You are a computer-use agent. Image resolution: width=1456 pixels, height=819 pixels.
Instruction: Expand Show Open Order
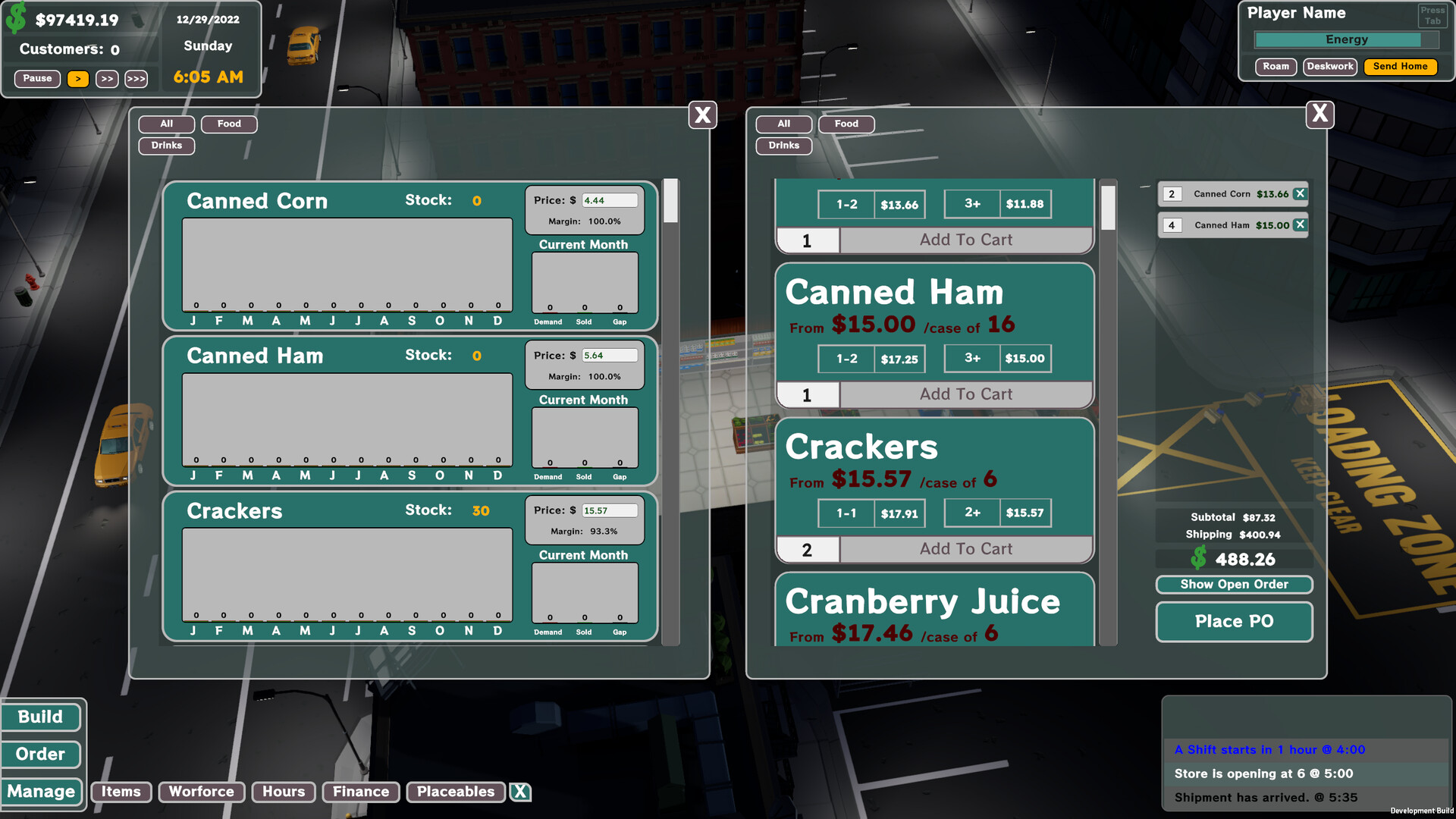(1234, 584)
